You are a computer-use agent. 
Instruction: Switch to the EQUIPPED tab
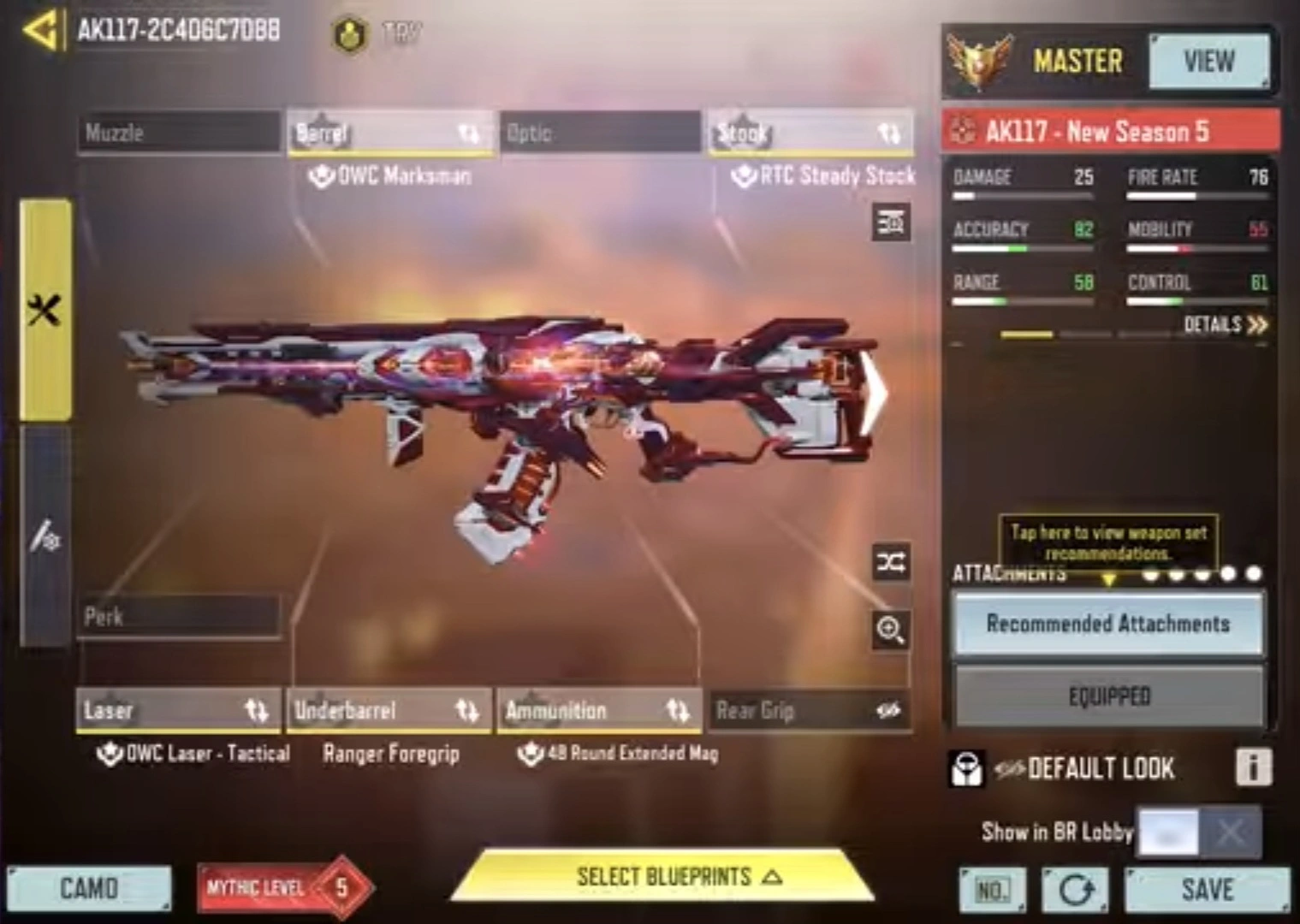click(x=1108, y=695)
